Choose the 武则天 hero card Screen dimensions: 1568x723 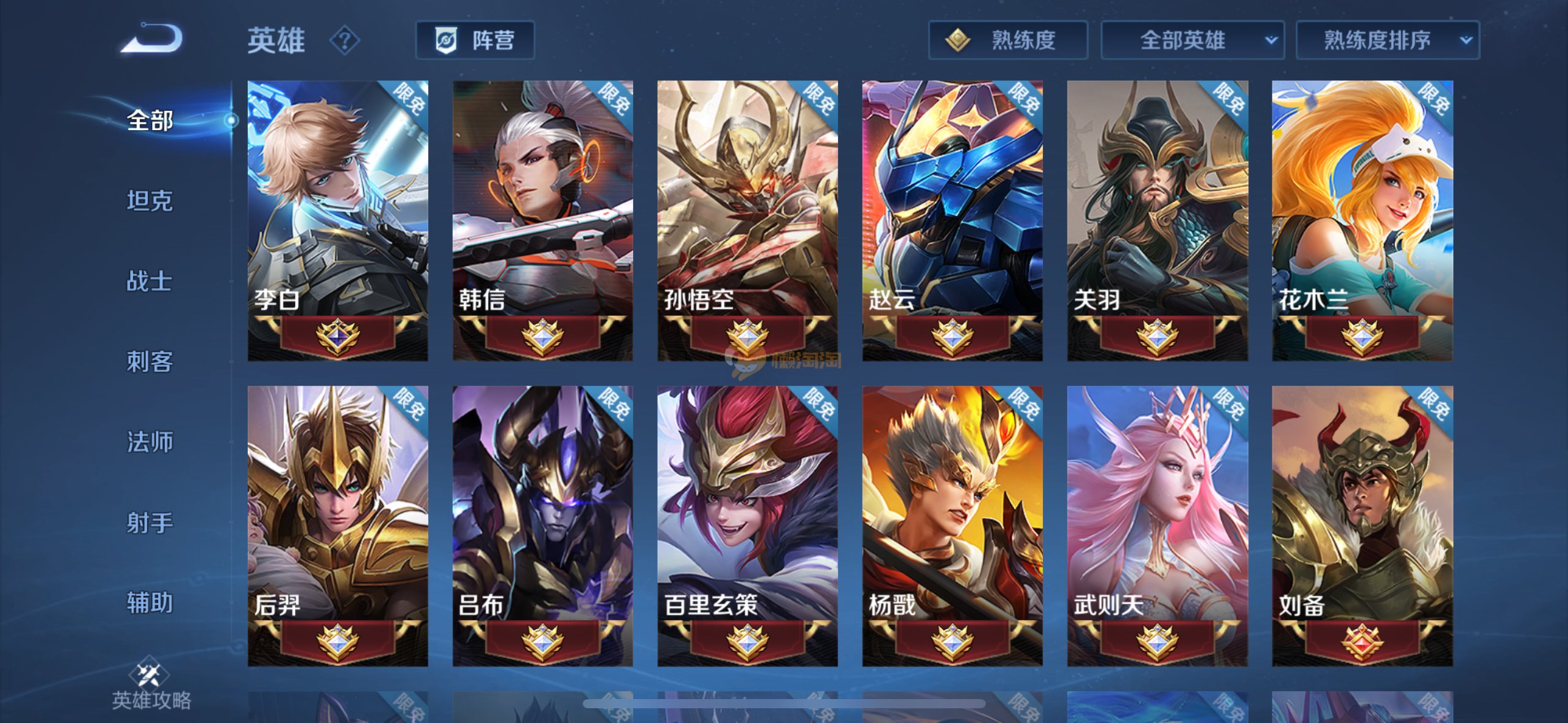coord(1157,526)
